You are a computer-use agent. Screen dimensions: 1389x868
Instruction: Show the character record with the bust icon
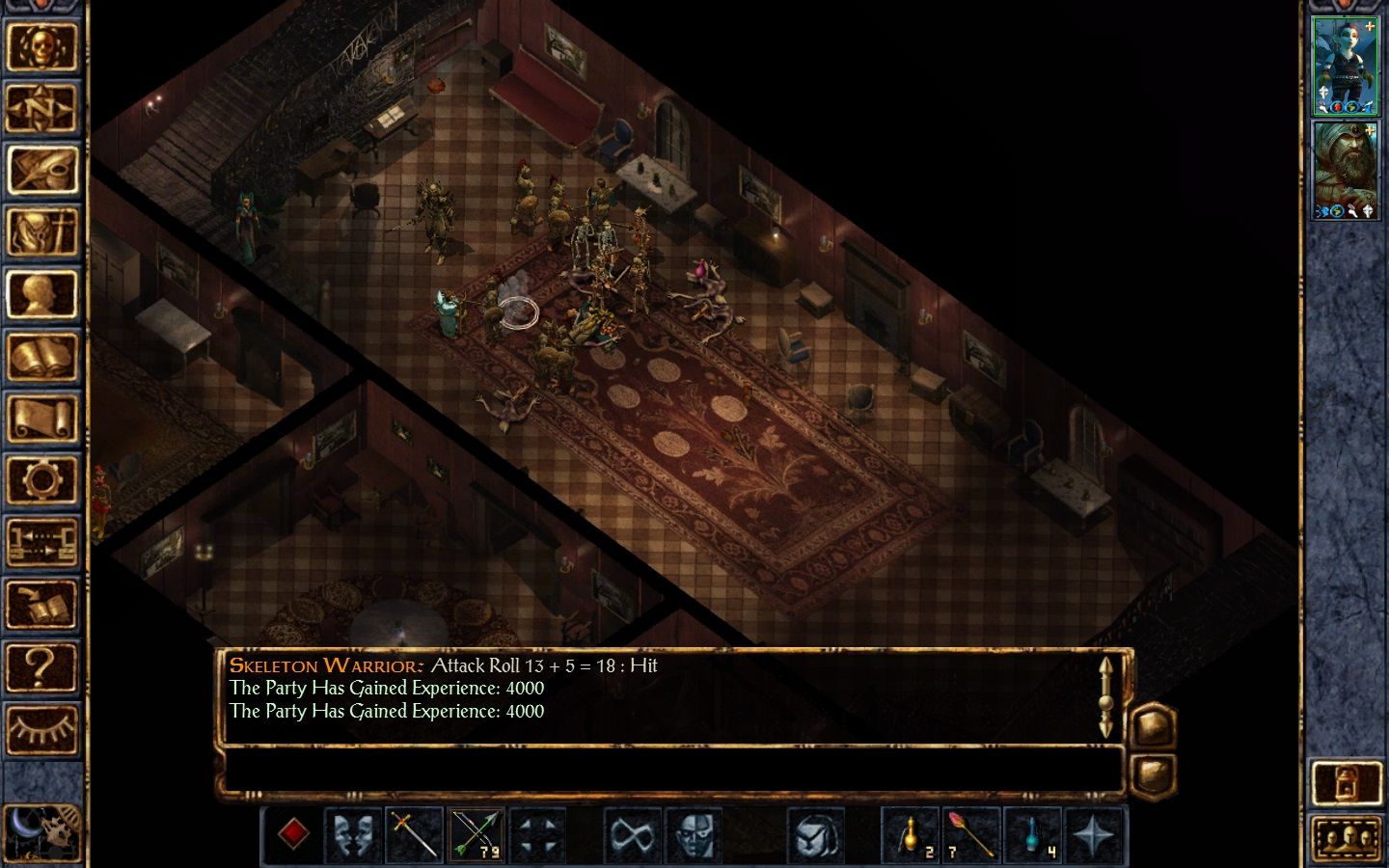pos(41,295)
